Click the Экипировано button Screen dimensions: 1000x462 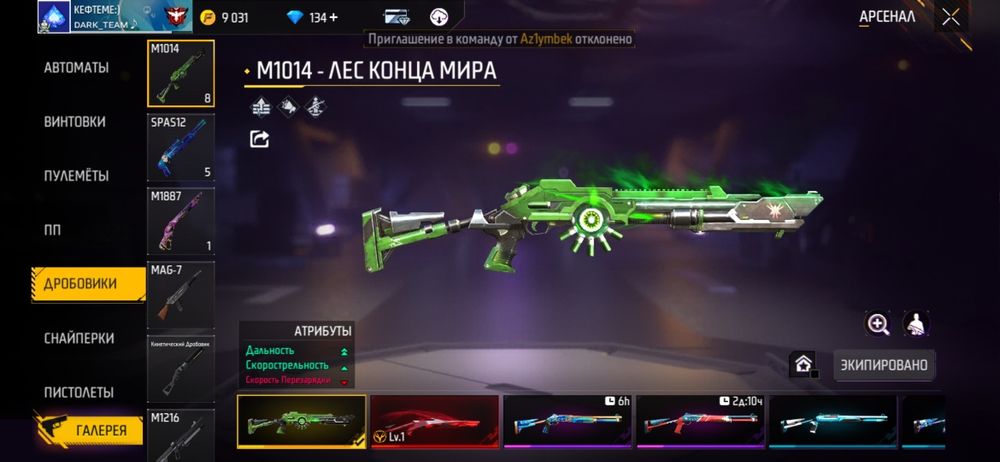pyautogui.click(x=883, y=365)
